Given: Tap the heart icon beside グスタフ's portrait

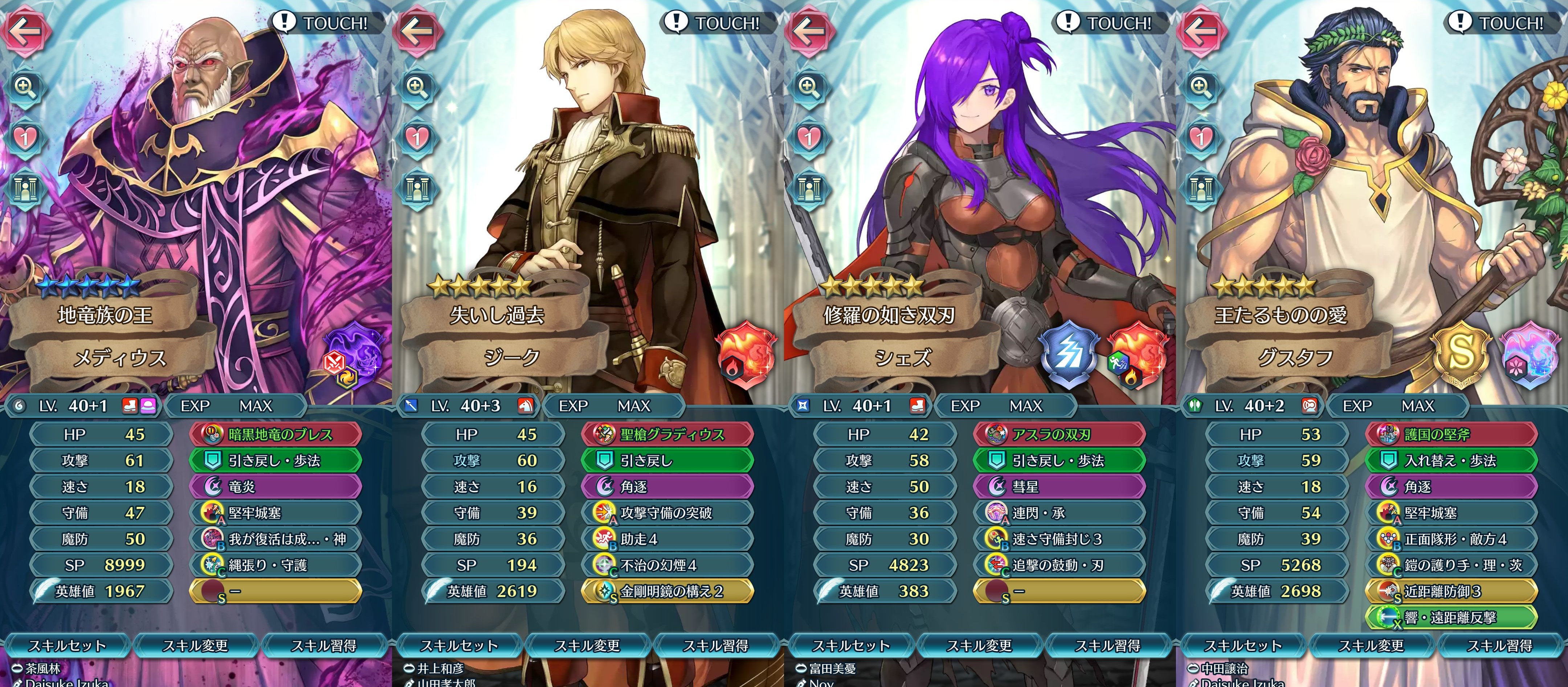Looking at the screenshot, I should click(1200, 138).
